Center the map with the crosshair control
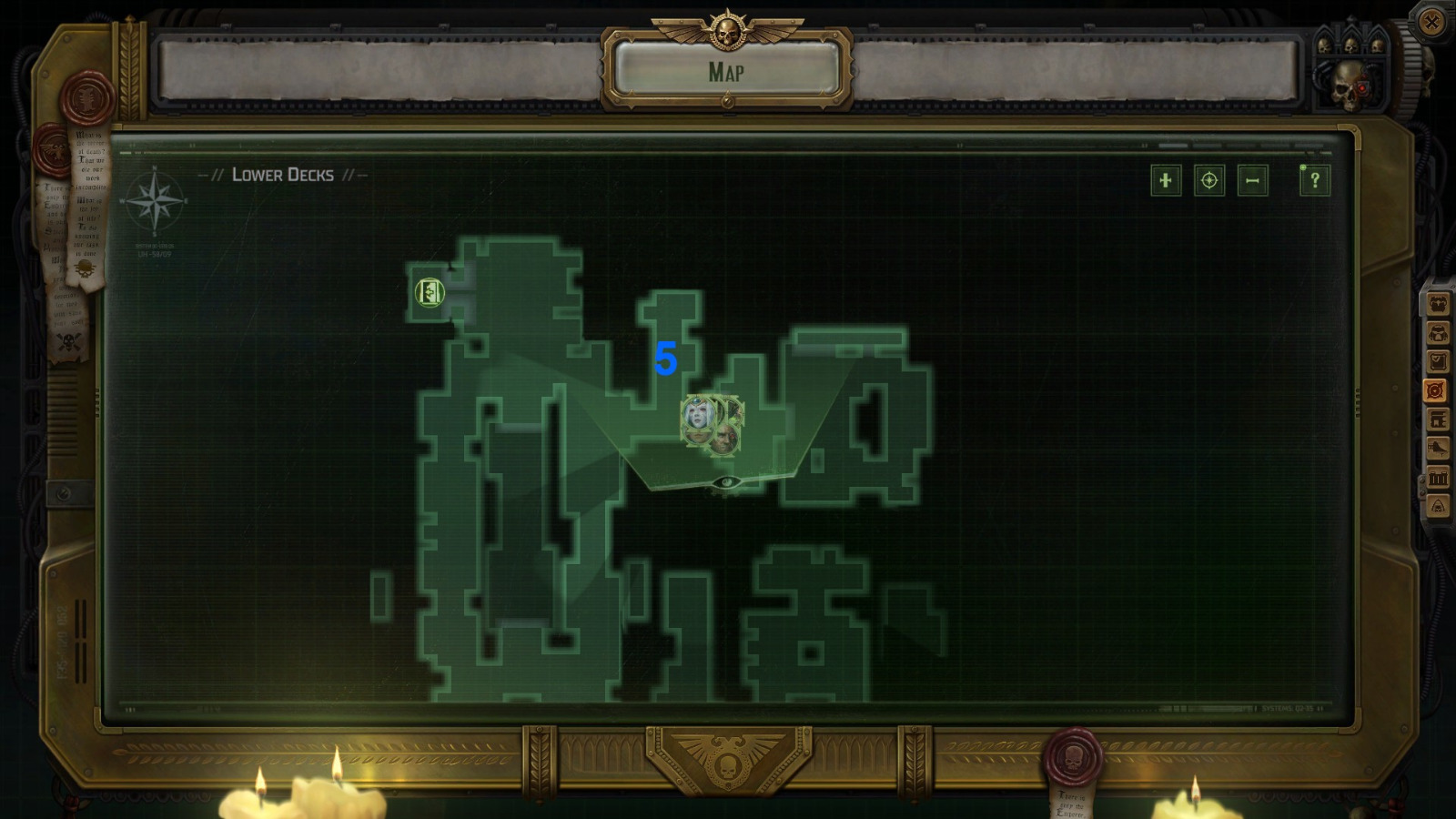Screen dimensions: 1456x819 click(1208, 181)
